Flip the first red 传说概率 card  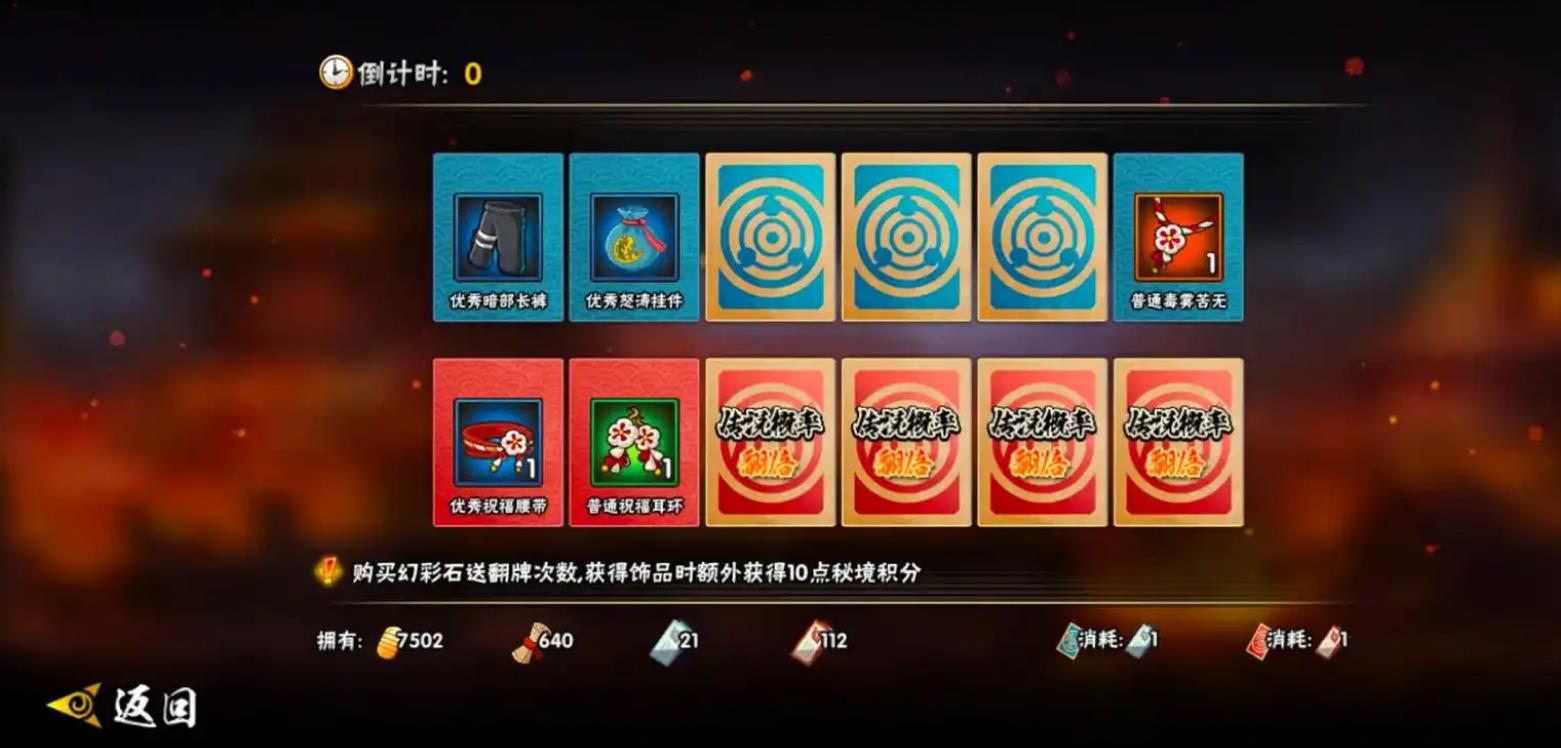coord(770,440)
